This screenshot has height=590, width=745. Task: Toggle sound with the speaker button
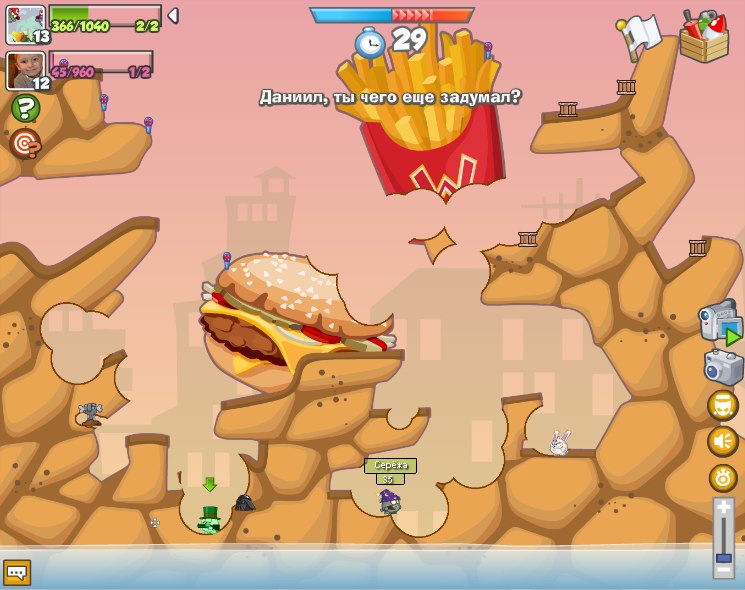tap(723, 441)
